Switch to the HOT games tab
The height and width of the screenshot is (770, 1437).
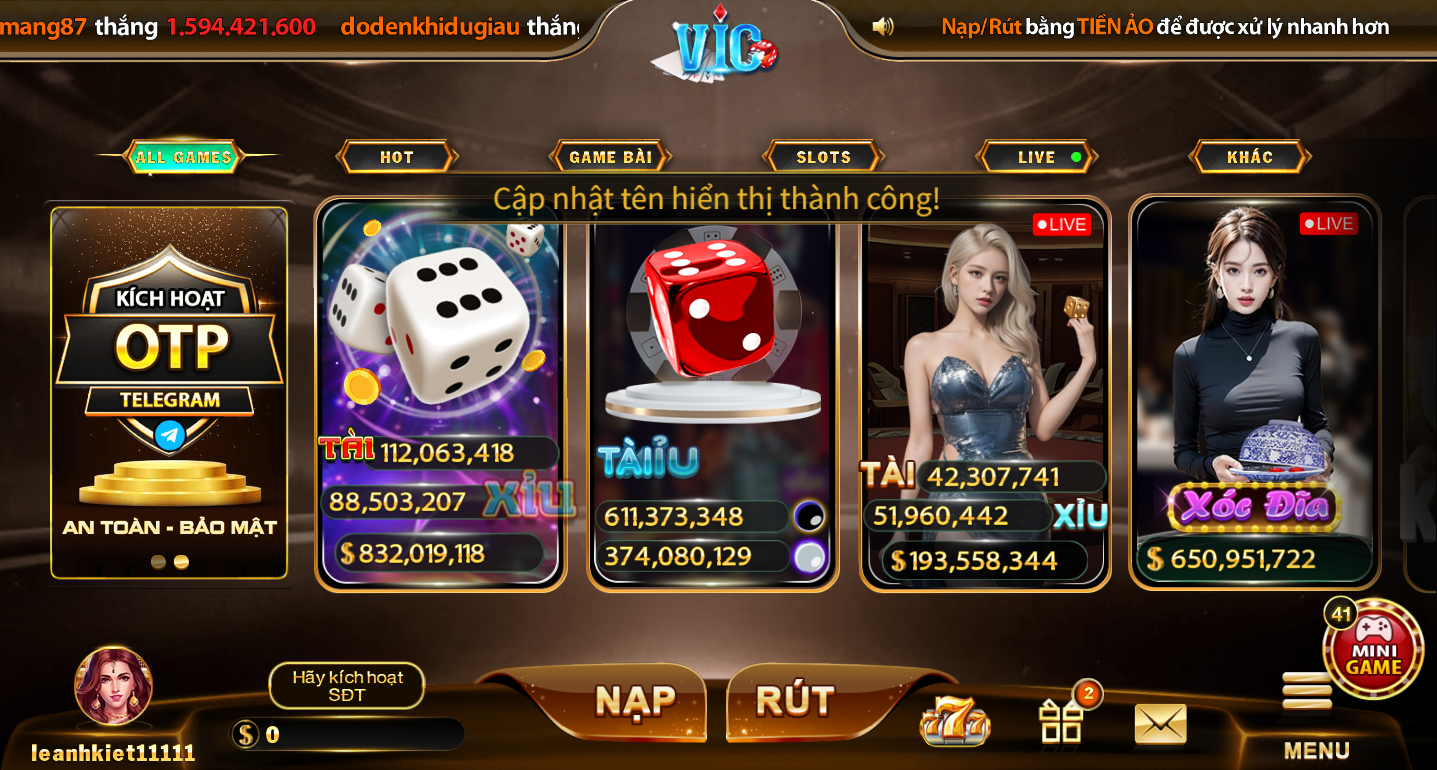(396, 156)
